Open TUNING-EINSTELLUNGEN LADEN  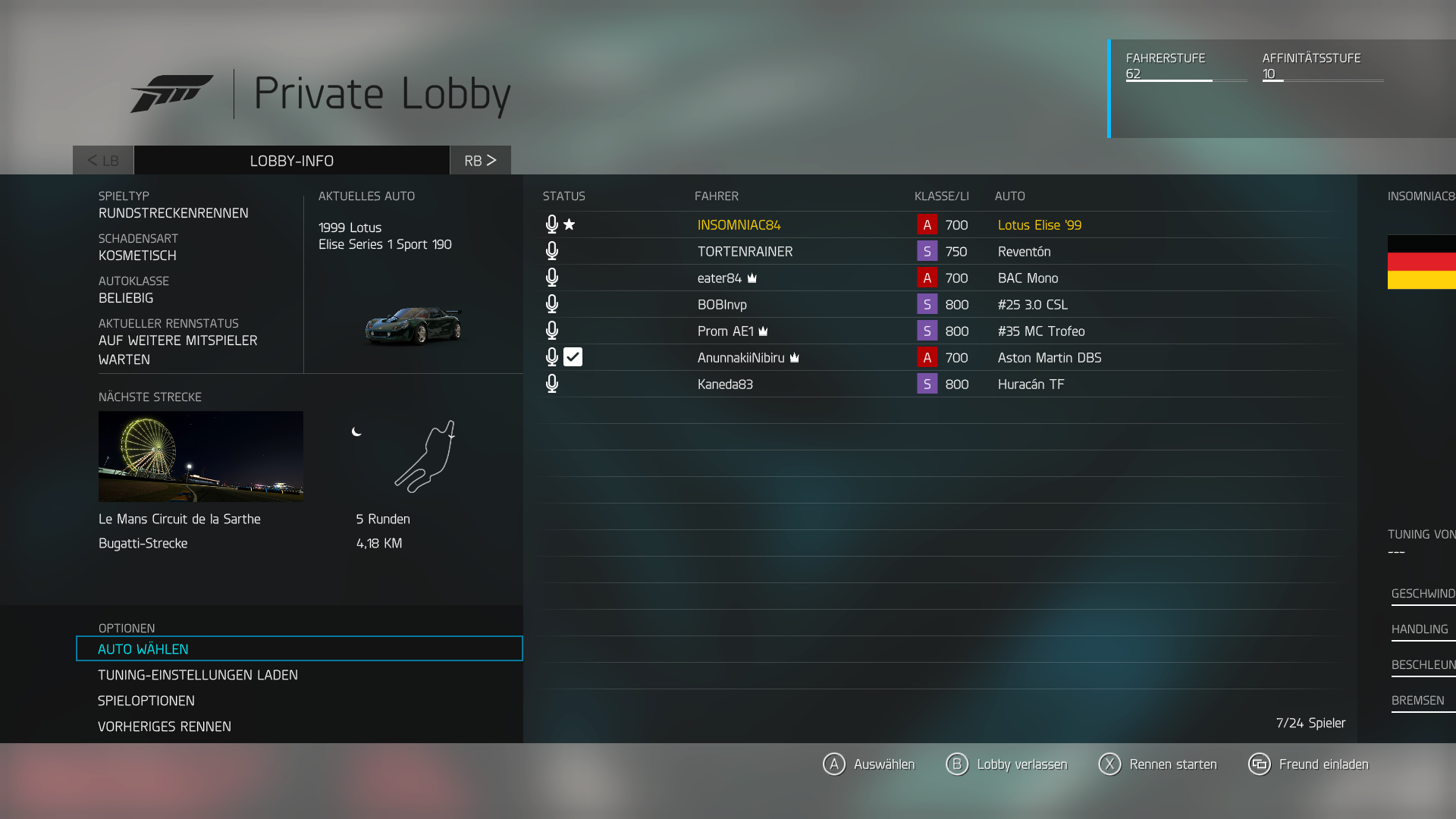[198, 675]
